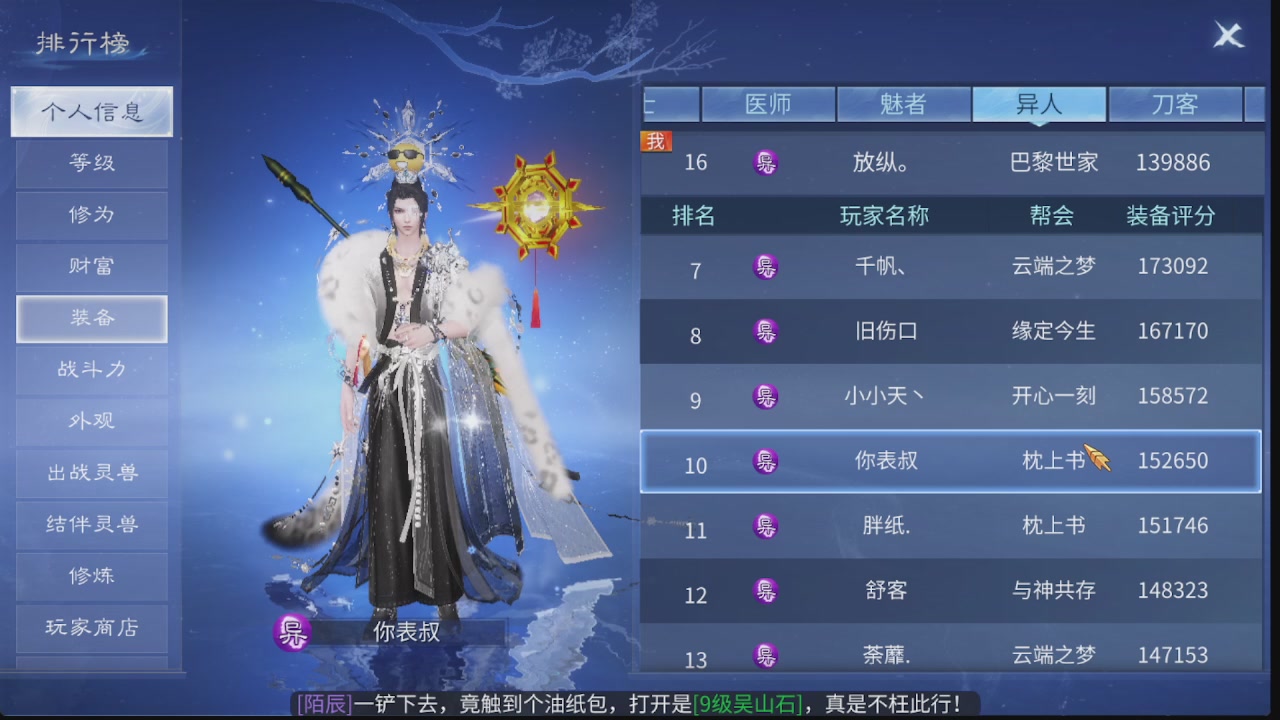Switch to the 刀客 ranking tab
1280x720 pixels.
[1175, 103]
